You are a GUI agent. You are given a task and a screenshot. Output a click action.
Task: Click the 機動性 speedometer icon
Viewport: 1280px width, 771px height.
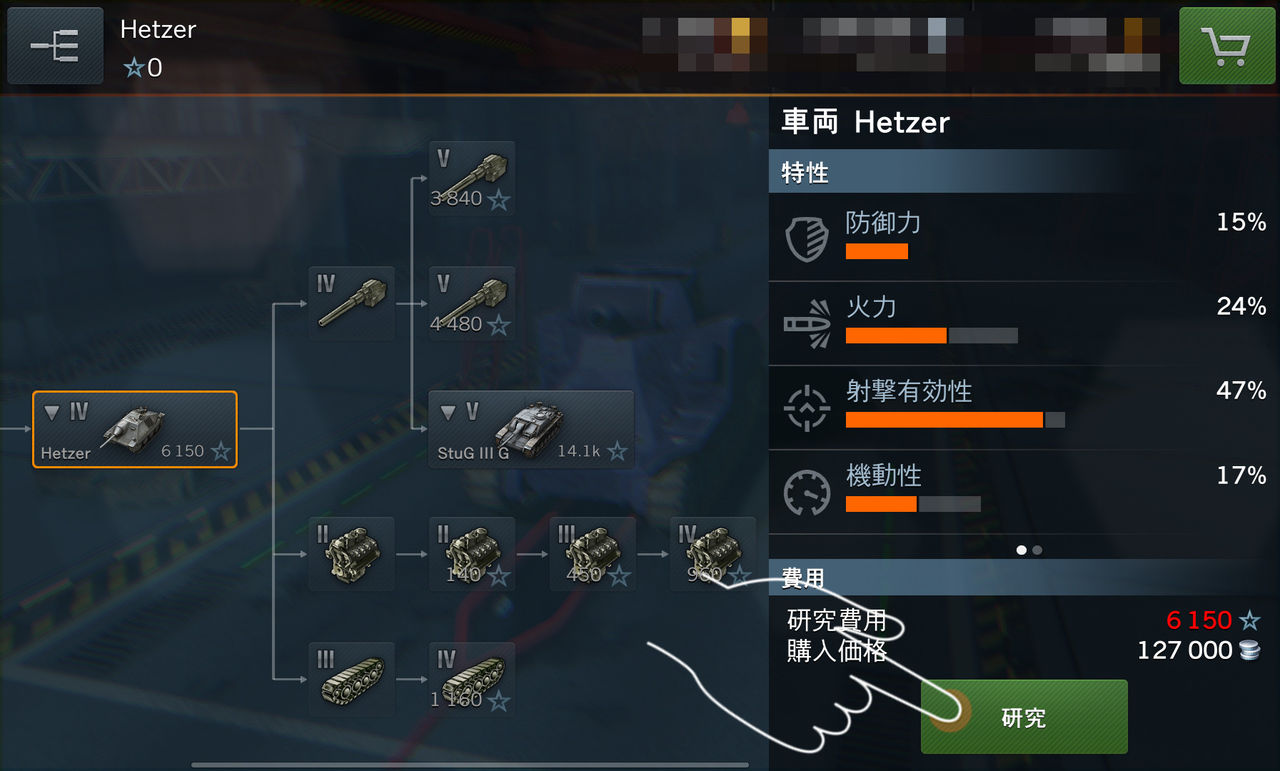(807, 491)
